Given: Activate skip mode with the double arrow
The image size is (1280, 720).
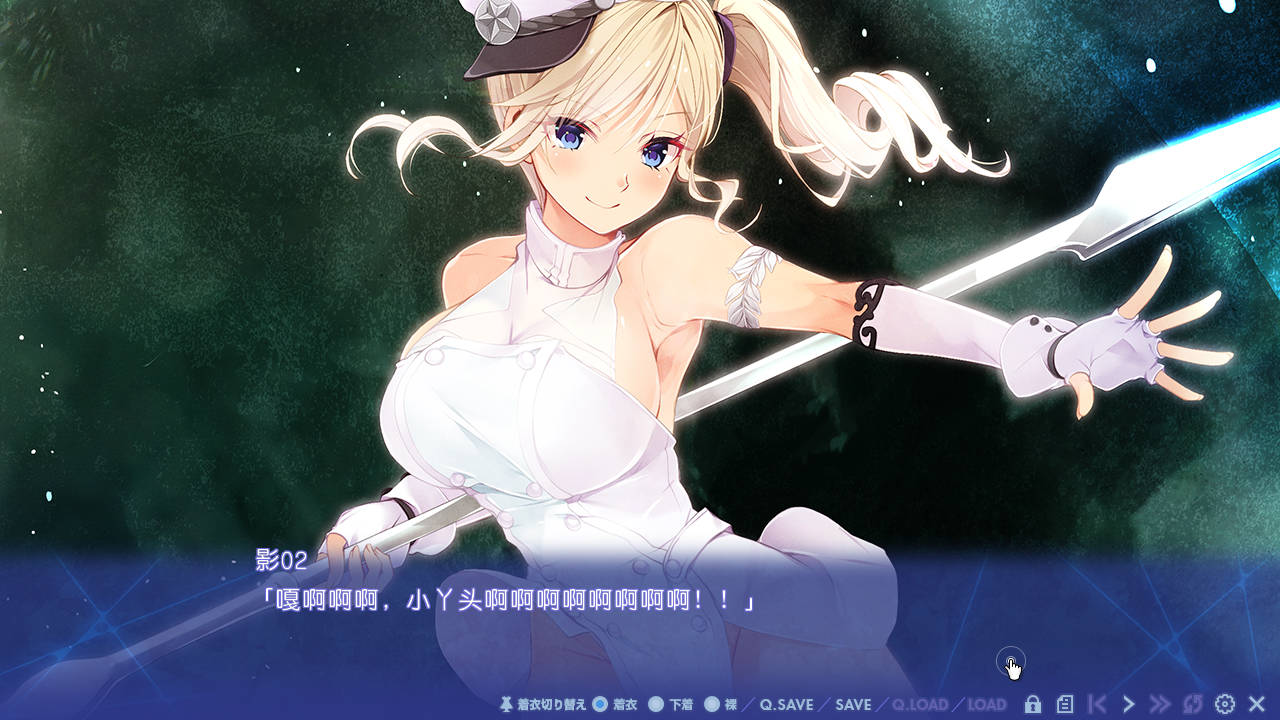Looking at the screenshot, I should point(1158,704).
